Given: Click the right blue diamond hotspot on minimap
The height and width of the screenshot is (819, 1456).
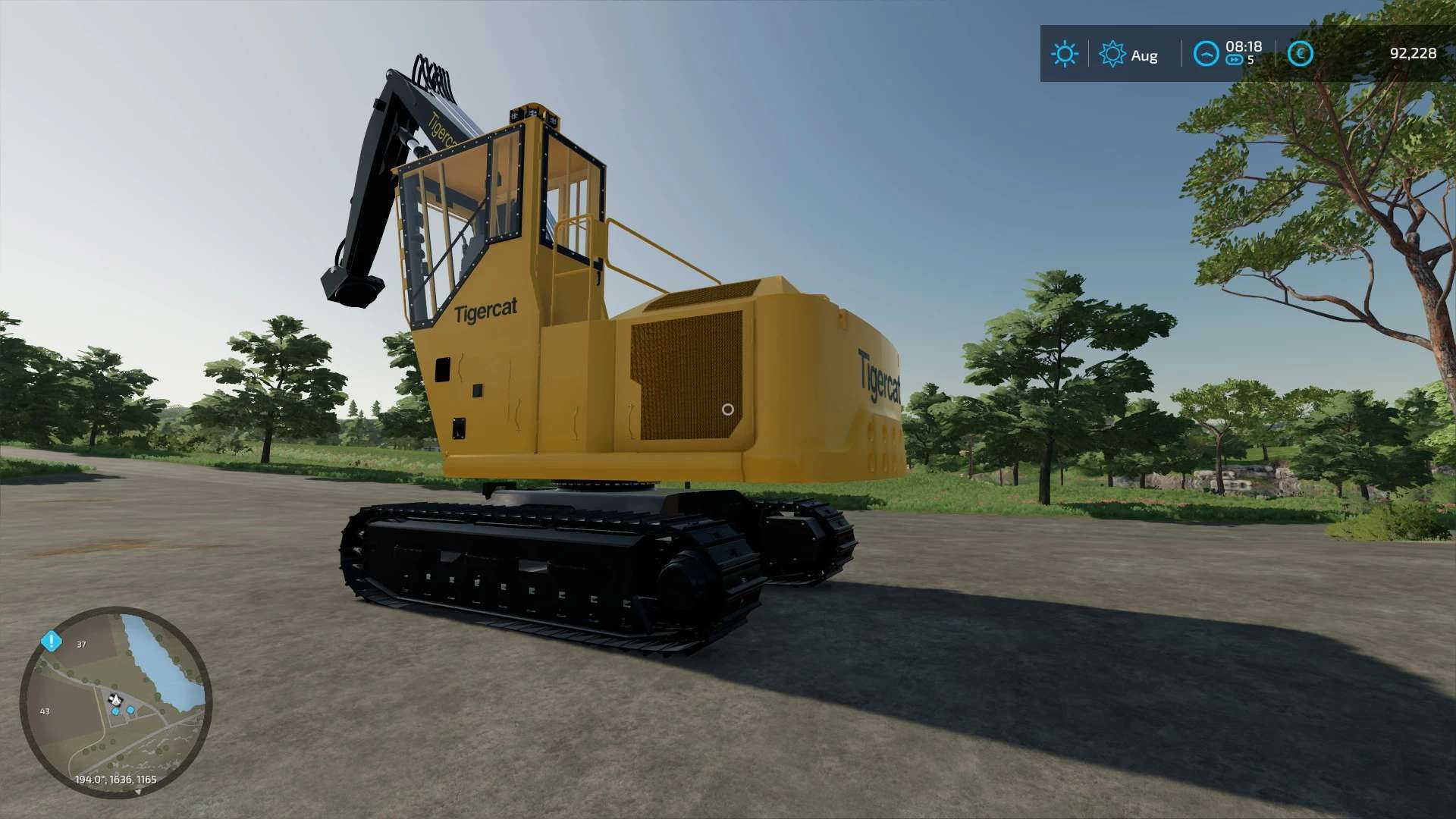Looking at the screenshot, I should [x=130, y=710].
